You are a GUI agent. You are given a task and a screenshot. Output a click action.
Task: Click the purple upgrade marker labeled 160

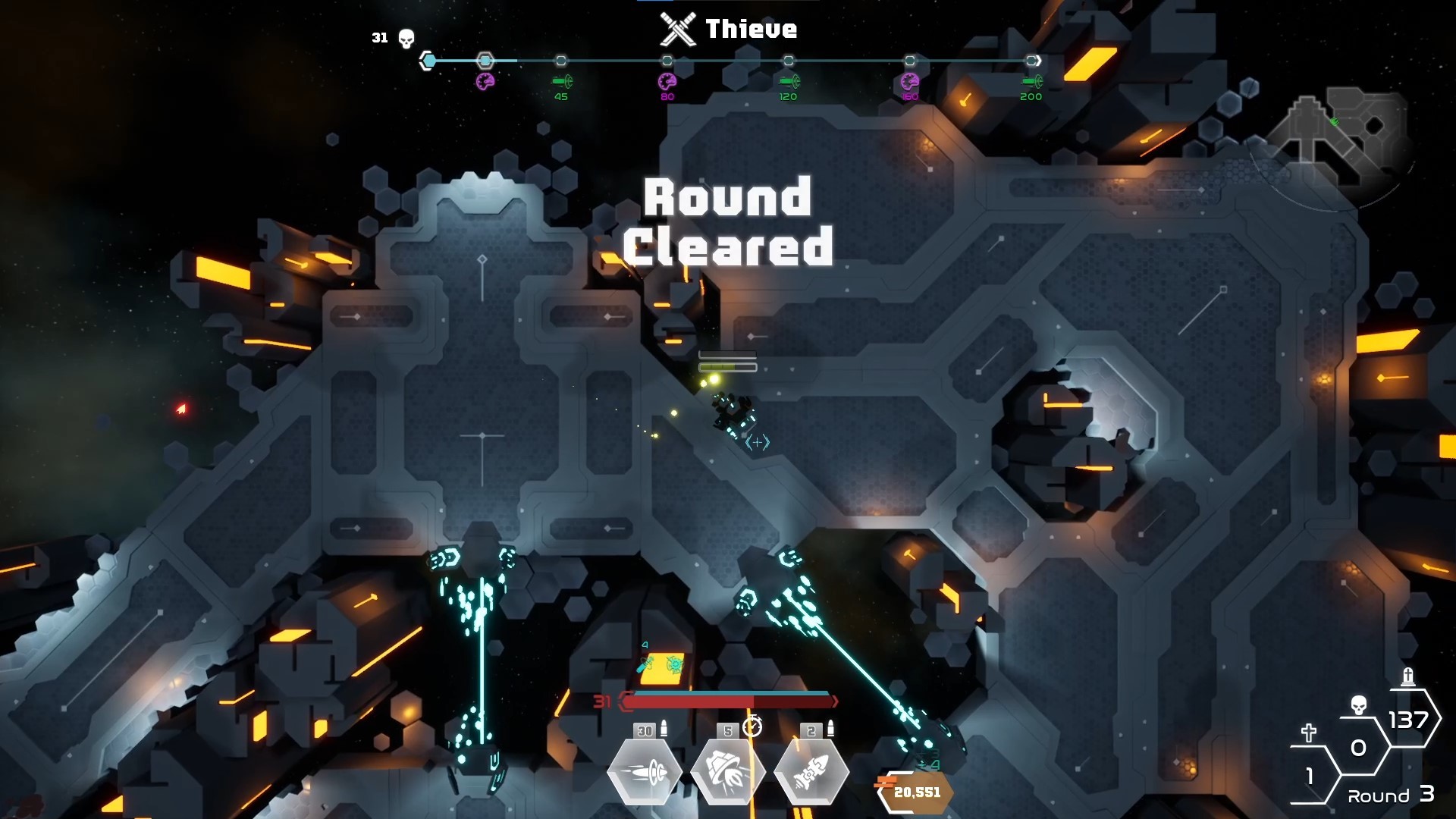908,80
